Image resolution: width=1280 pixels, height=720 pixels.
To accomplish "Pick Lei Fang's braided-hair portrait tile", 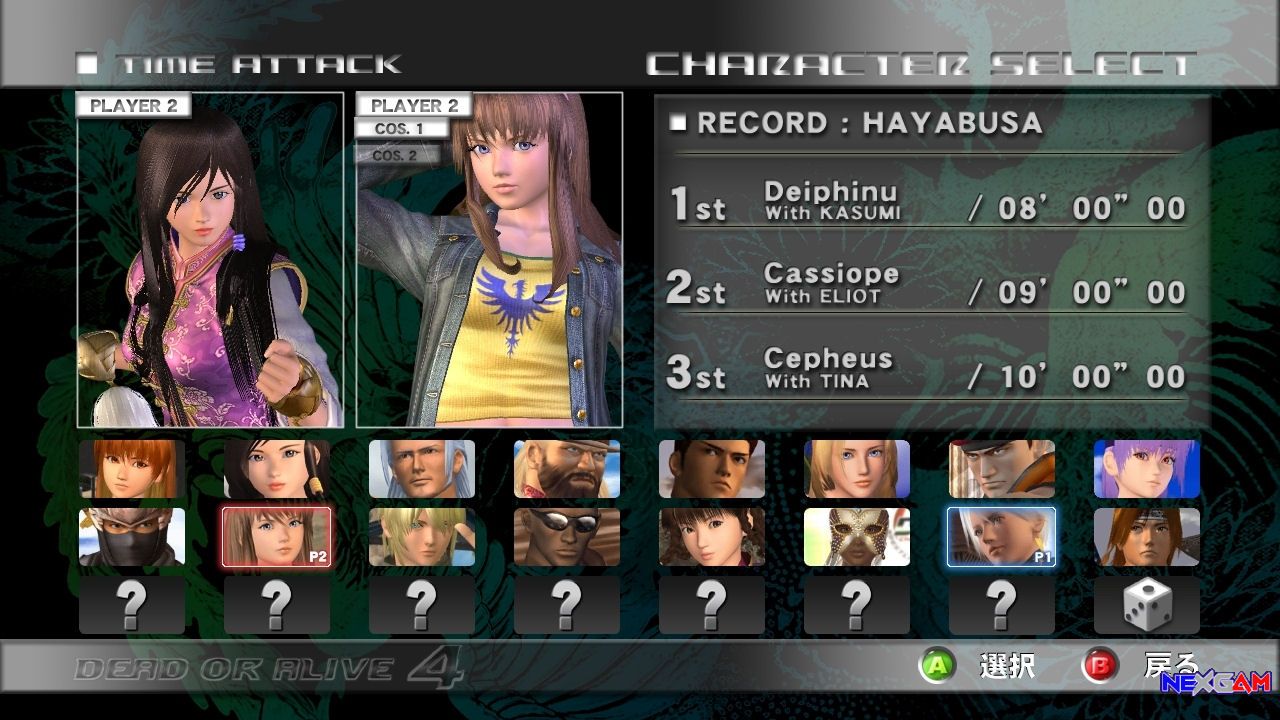I will [x=712, y=537].
